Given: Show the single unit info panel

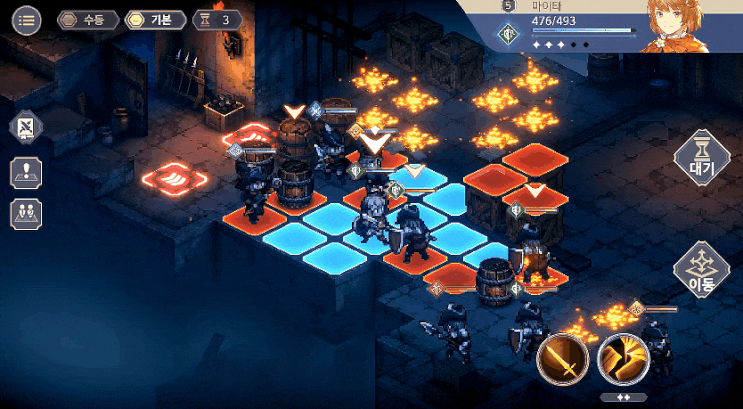Looking at the screenshot, I should click(x=26, y=171).
